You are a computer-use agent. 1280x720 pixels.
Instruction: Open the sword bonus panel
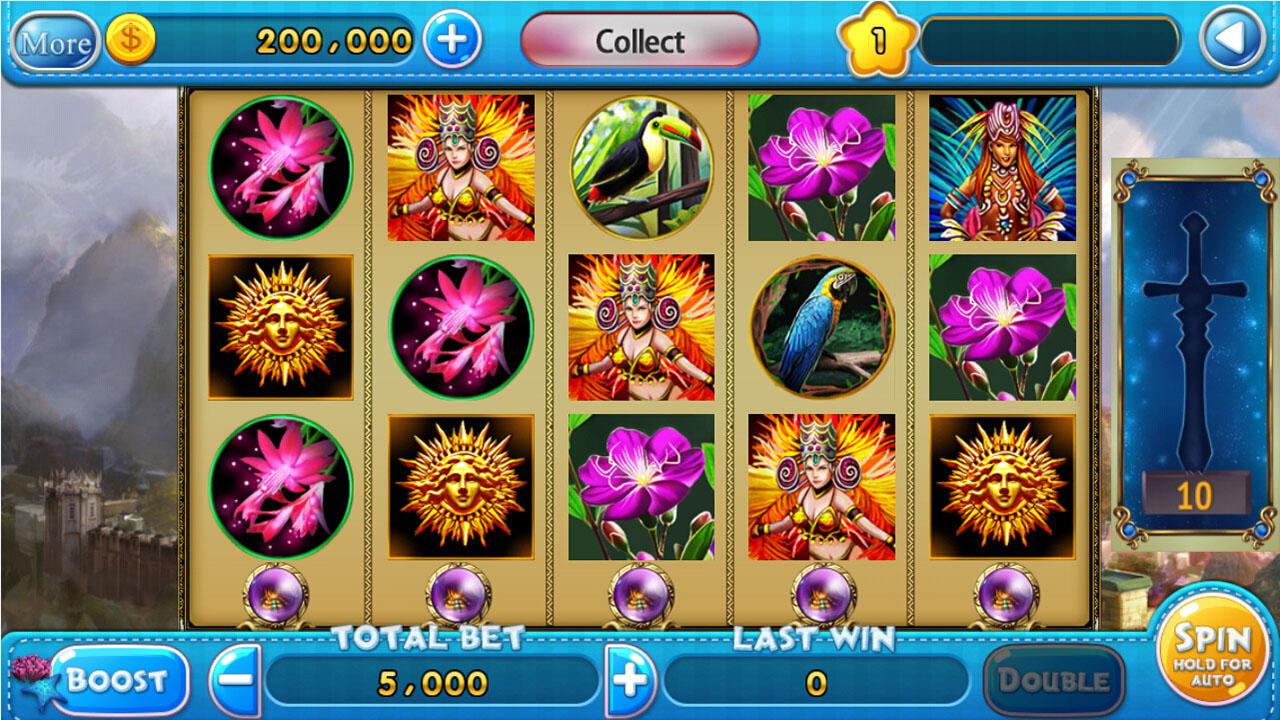click(x=1196, y=350)
